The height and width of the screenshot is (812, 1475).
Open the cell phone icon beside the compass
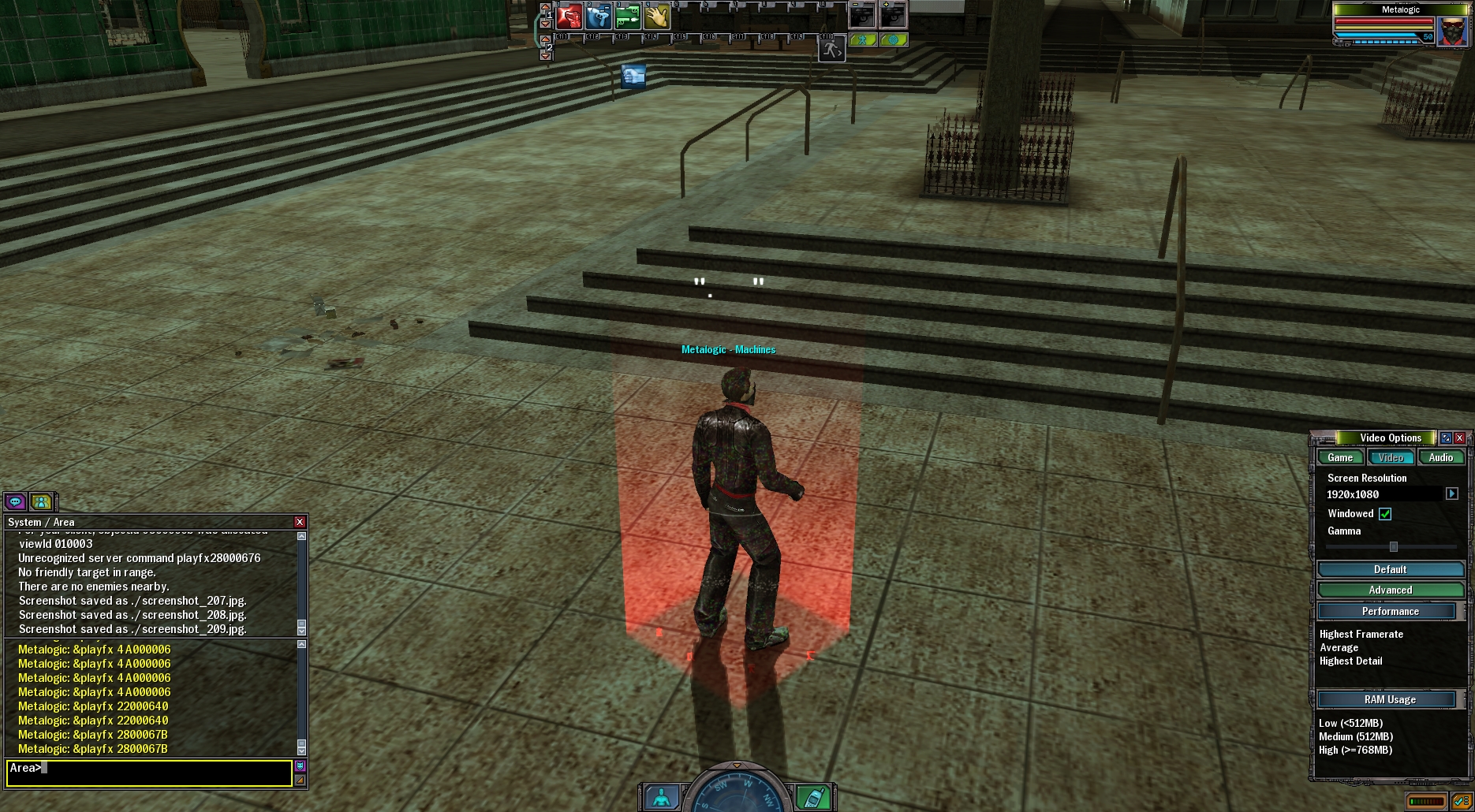point(812,798)
